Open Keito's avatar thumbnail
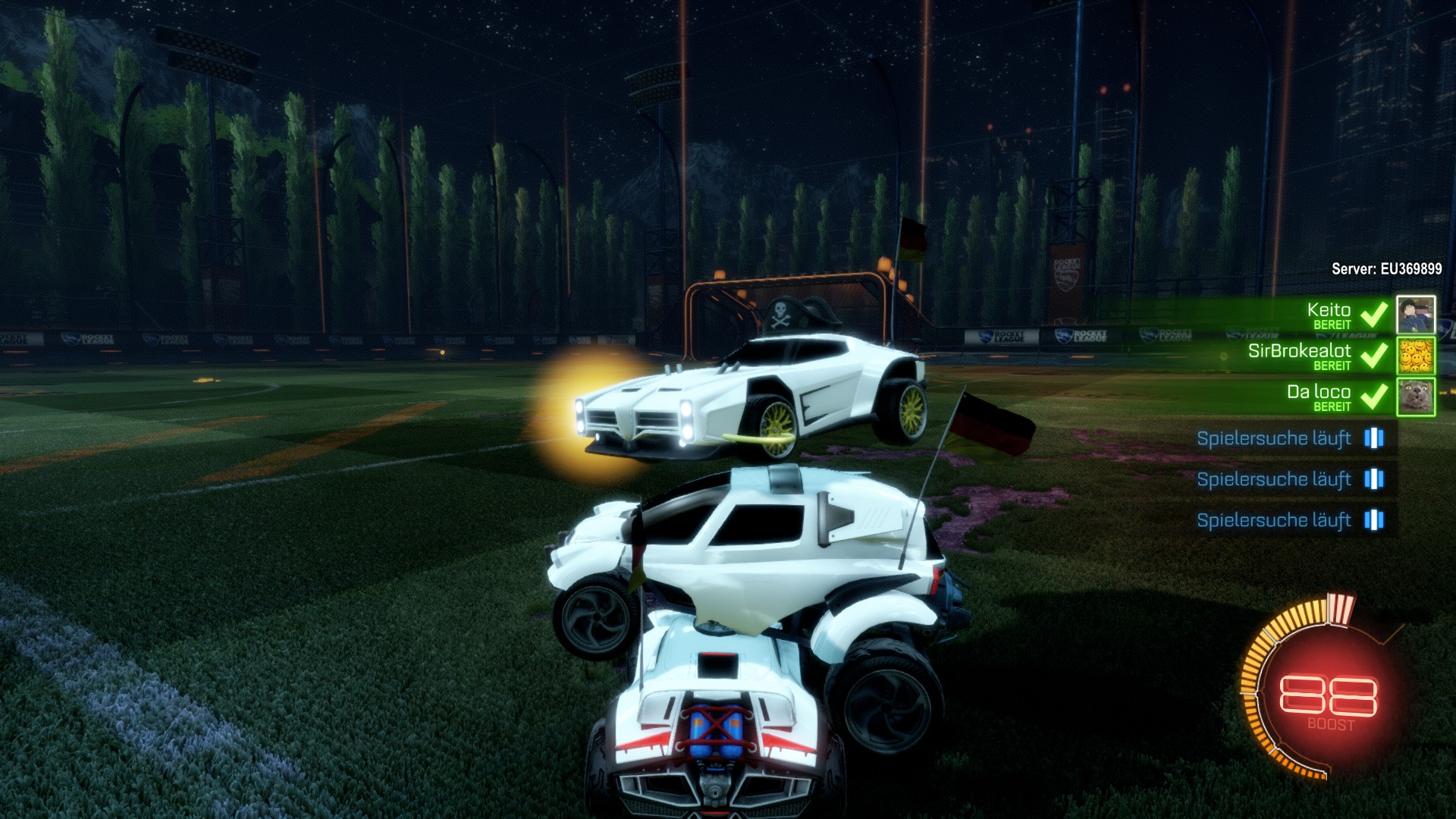Image resolution: width=1456 pixels, height=819 pixels. [x=1416, y=315]
